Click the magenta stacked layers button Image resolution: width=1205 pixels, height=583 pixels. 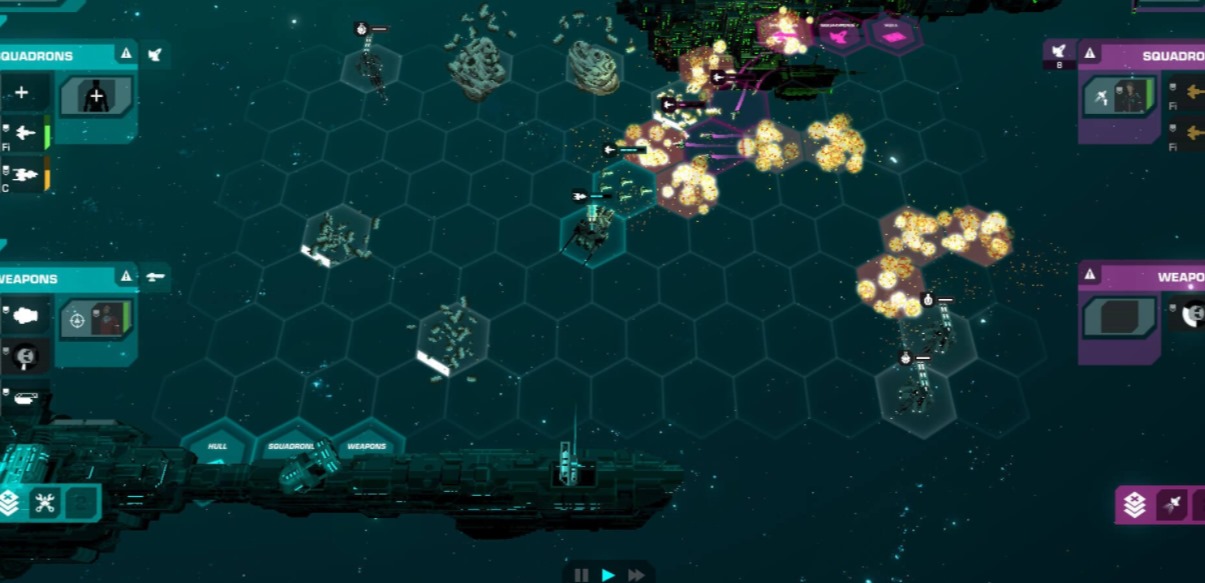point(1135,505)
